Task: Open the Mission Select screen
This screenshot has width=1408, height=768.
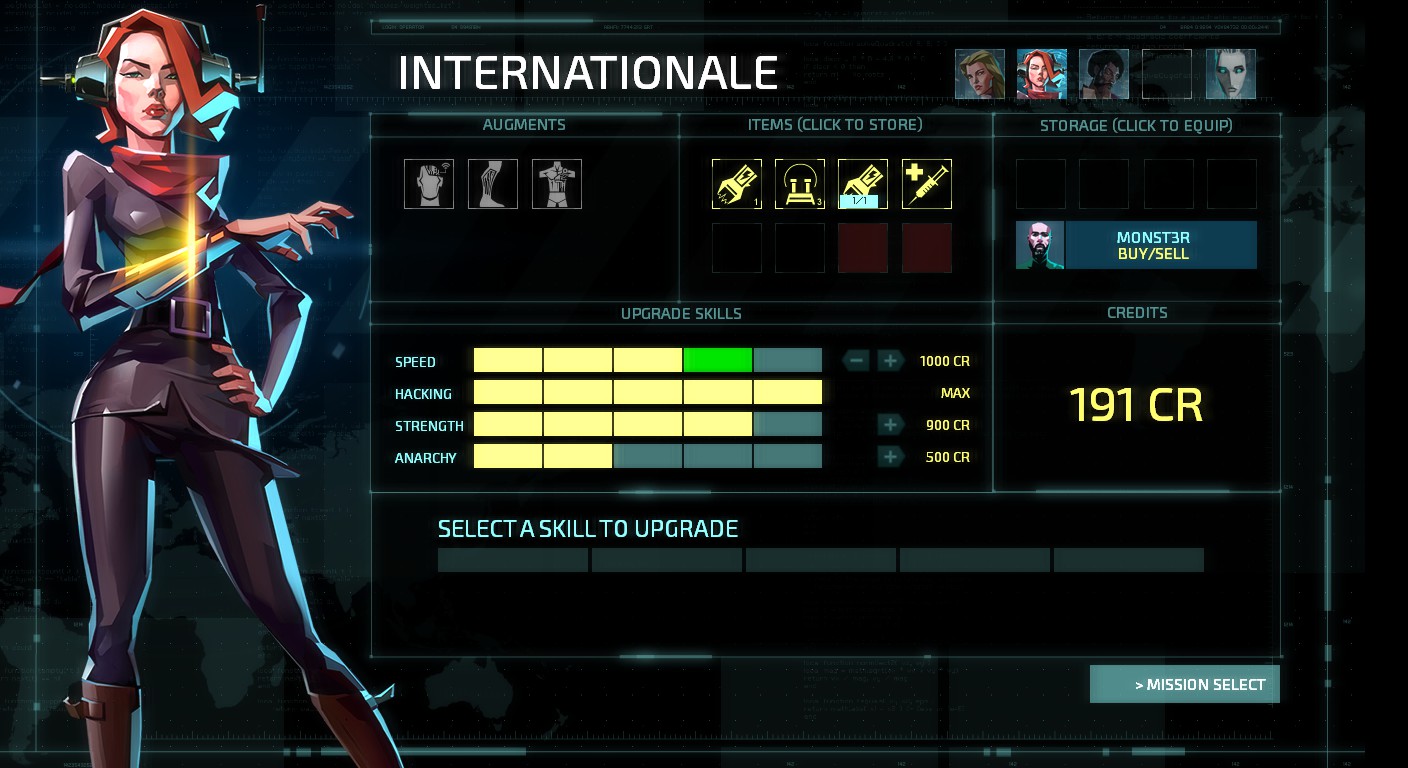Action: click(1184, 685)
